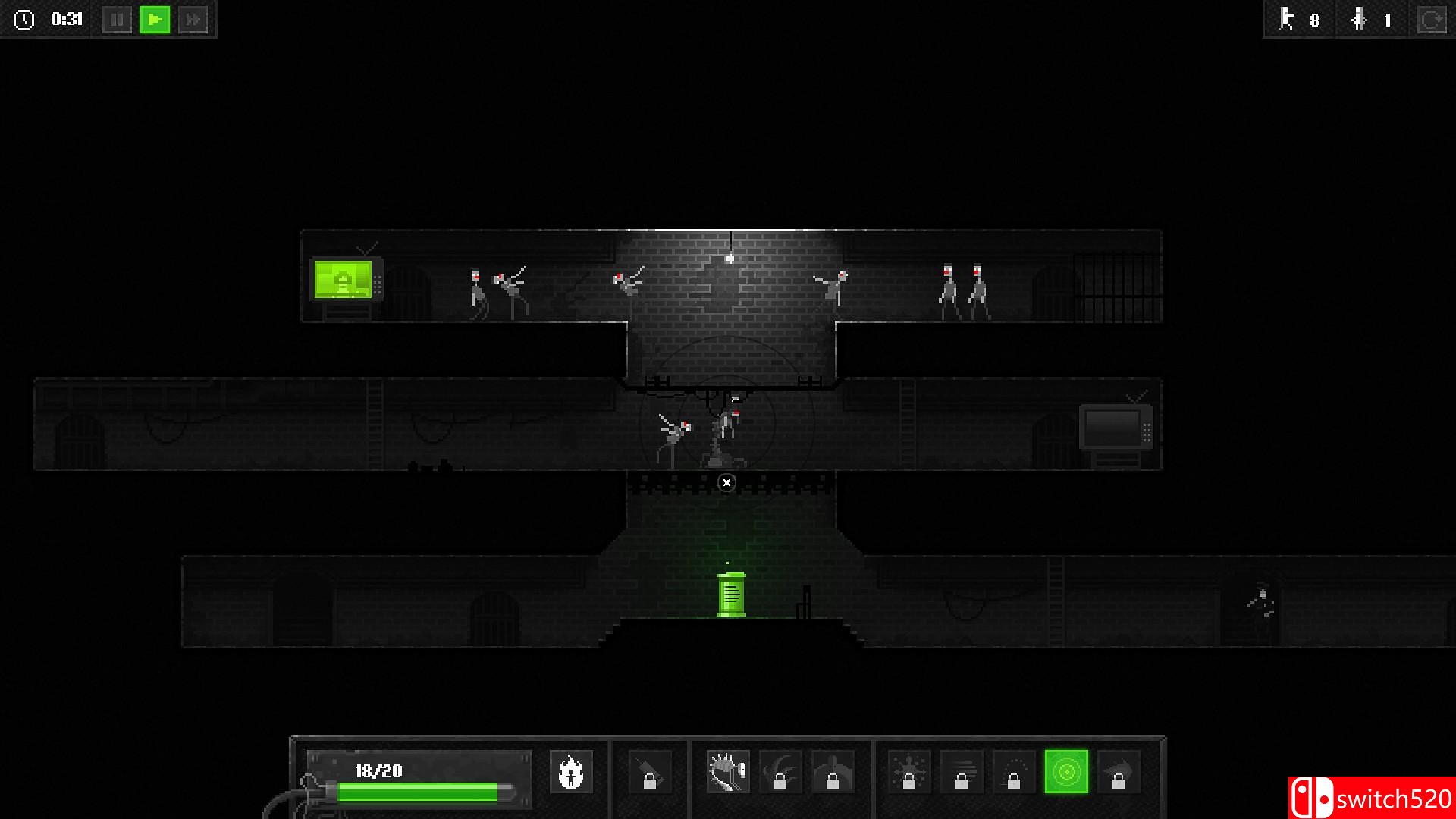Click the zombie counter icon
Screen dimensions: 1456x819
point(1286,20)
